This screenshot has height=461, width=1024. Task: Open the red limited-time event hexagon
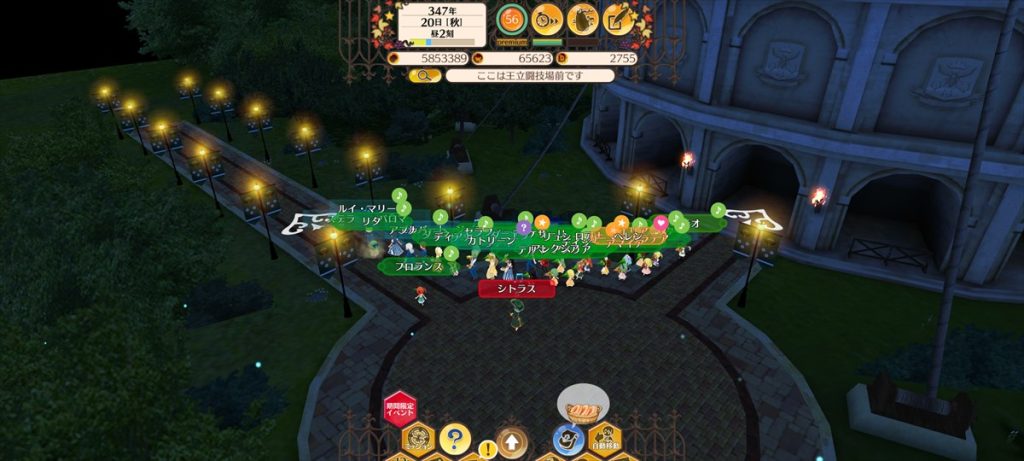[x=399, y=410]
